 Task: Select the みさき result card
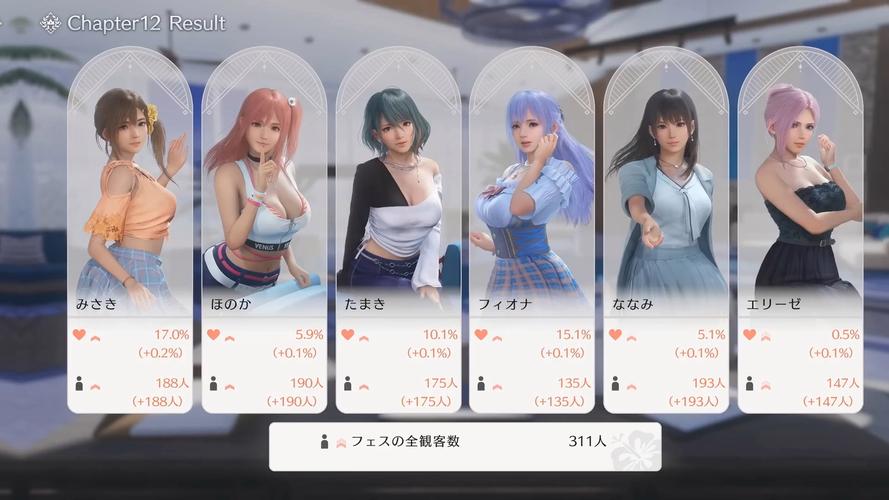pos(130,230)
